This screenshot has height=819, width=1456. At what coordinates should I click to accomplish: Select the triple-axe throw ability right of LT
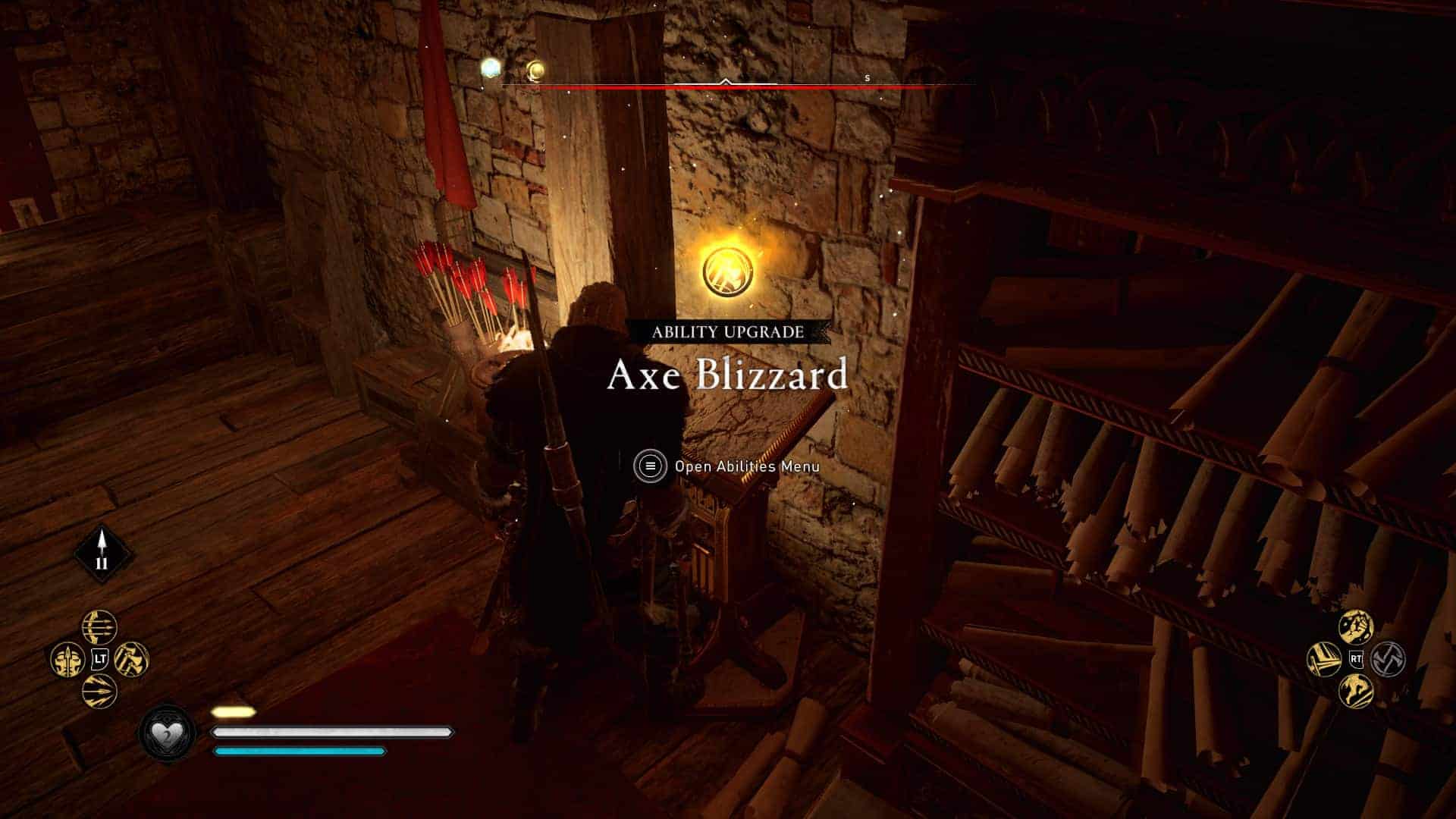[130, 659]
